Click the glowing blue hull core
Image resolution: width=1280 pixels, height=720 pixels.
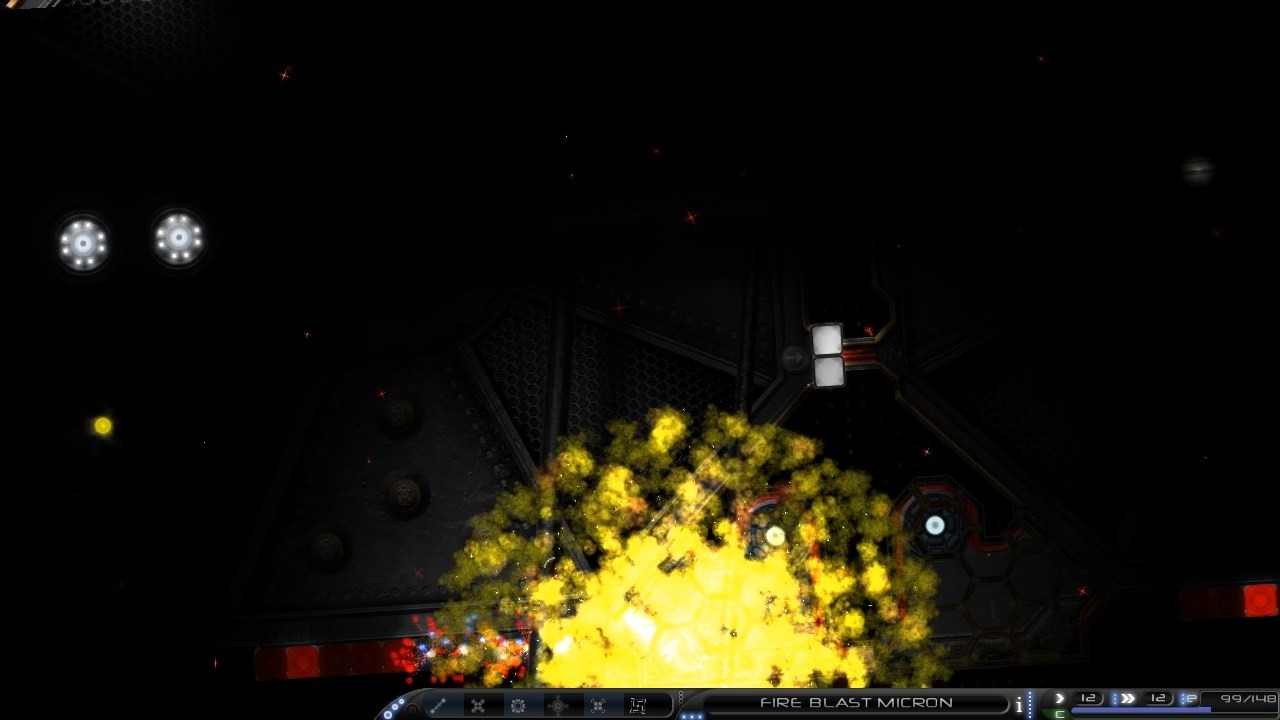pos(933,527)
